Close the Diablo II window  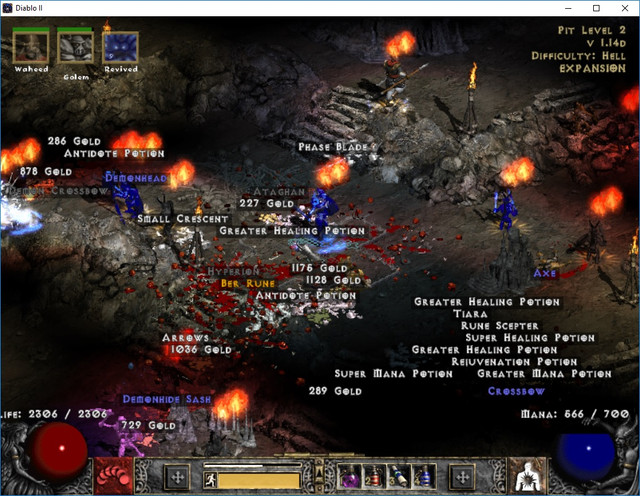tap(624, 8)
